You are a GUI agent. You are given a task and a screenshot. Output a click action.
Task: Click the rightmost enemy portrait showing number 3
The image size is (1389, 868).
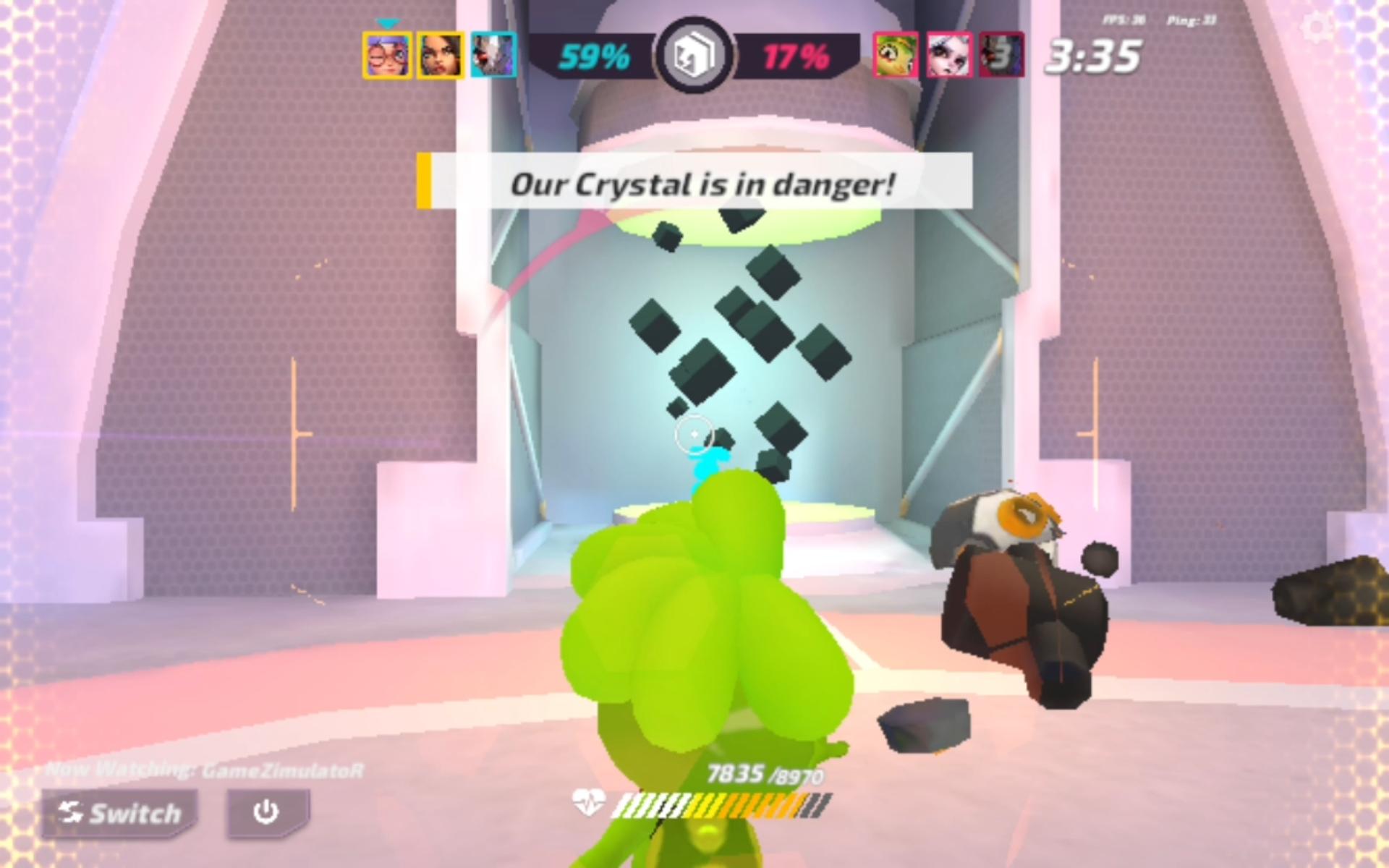click(x=1001, y=56)
